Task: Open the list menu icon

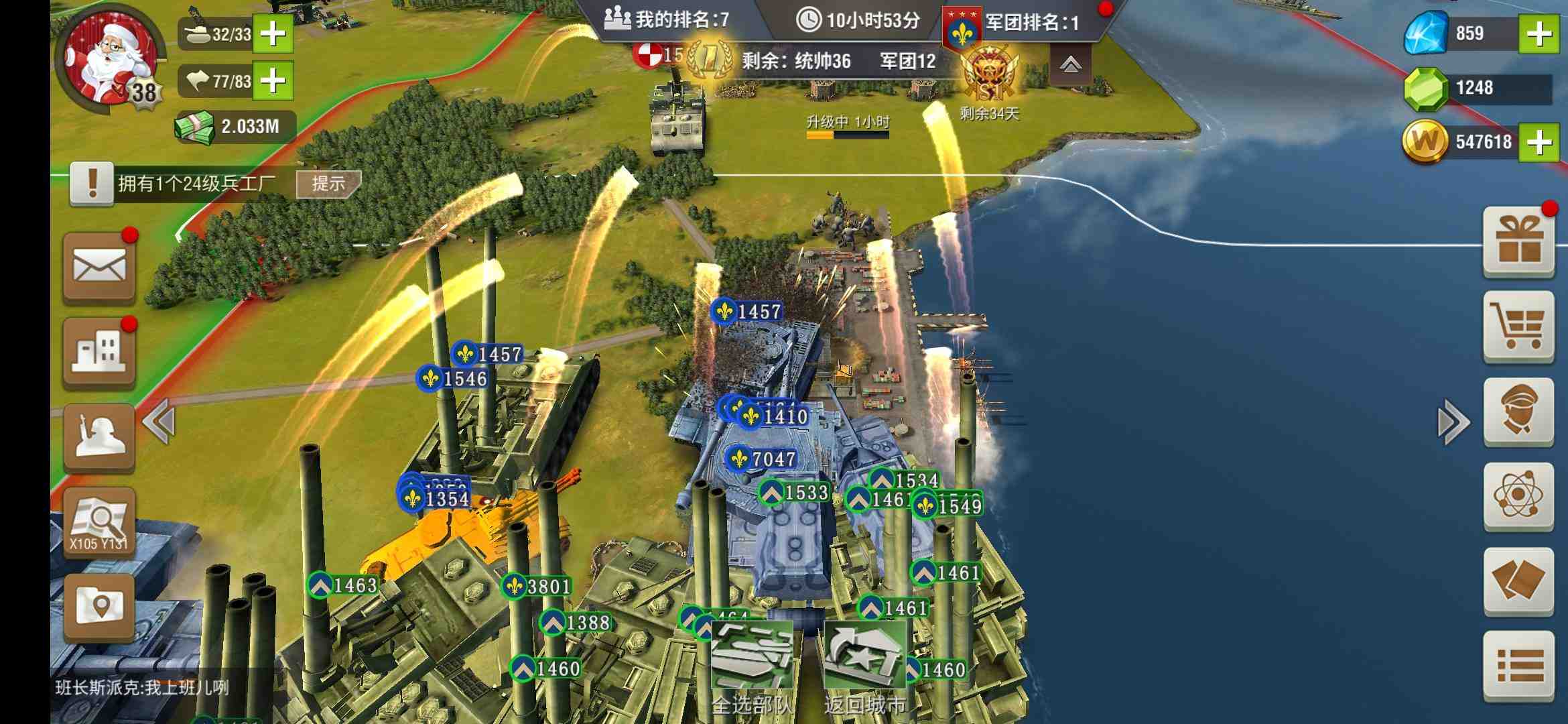Action: (1518, 666)
